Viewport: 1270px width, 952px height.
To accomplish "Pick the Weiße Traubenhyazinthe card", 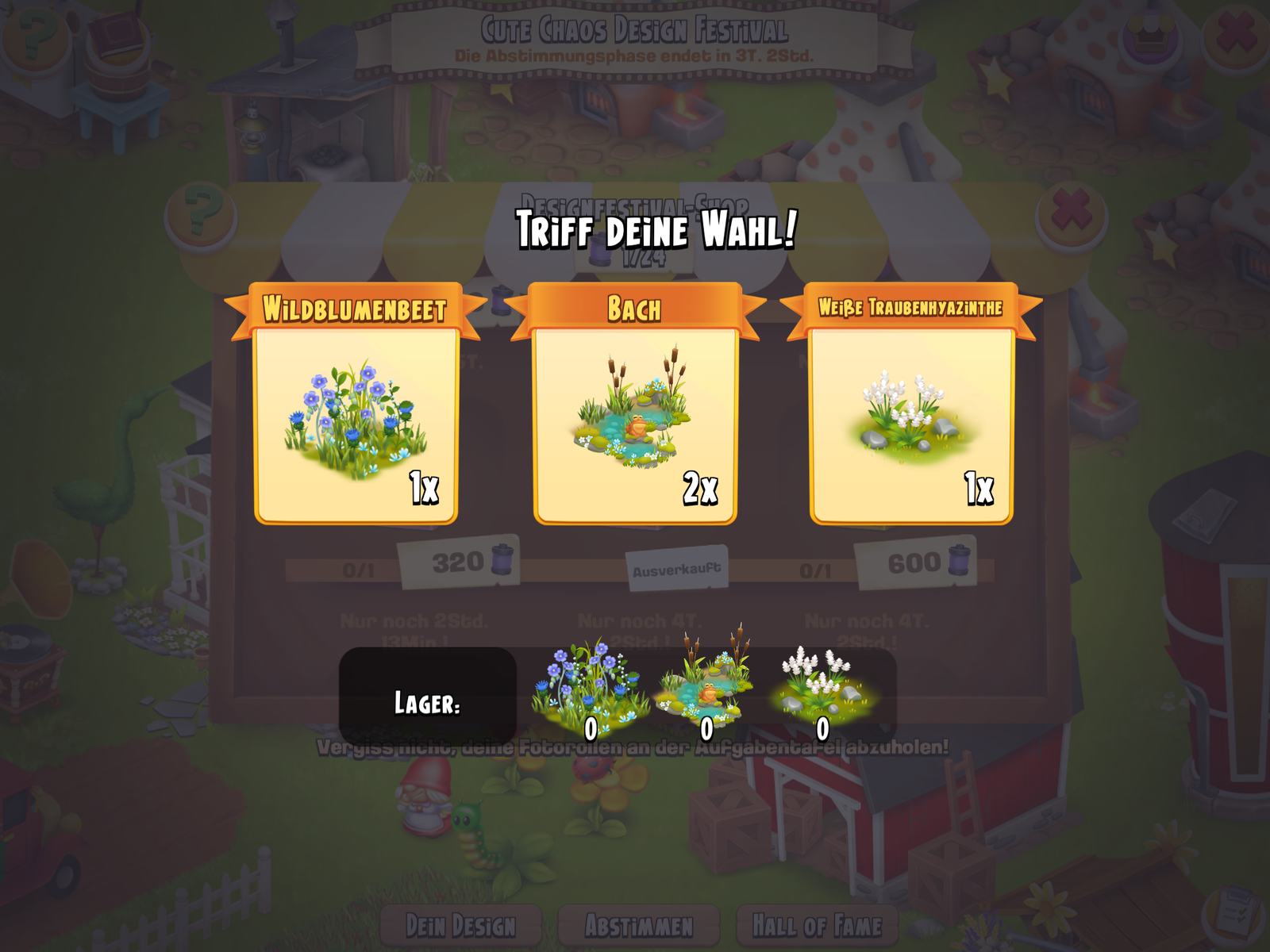I will click(x=911, y=424).
